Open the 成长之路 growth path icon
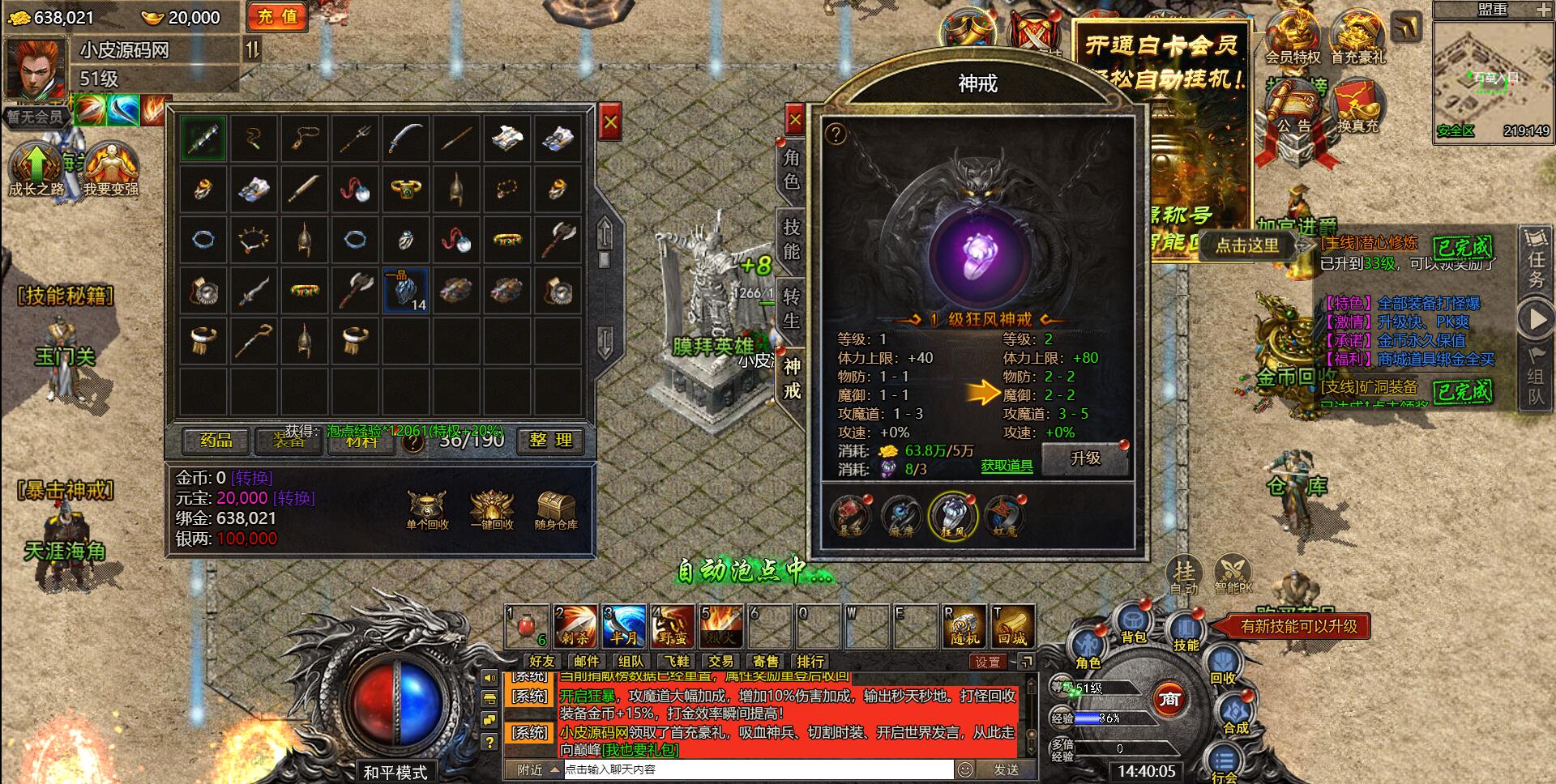The width and height of the screenshot is (1556, 784). (x=36, y=168)
